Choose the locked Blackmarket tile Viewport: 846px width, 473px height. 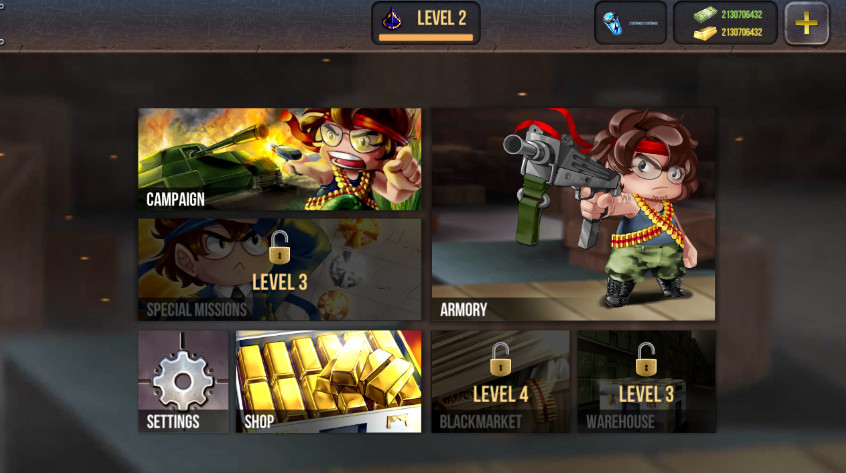click(x=500, y=382)
